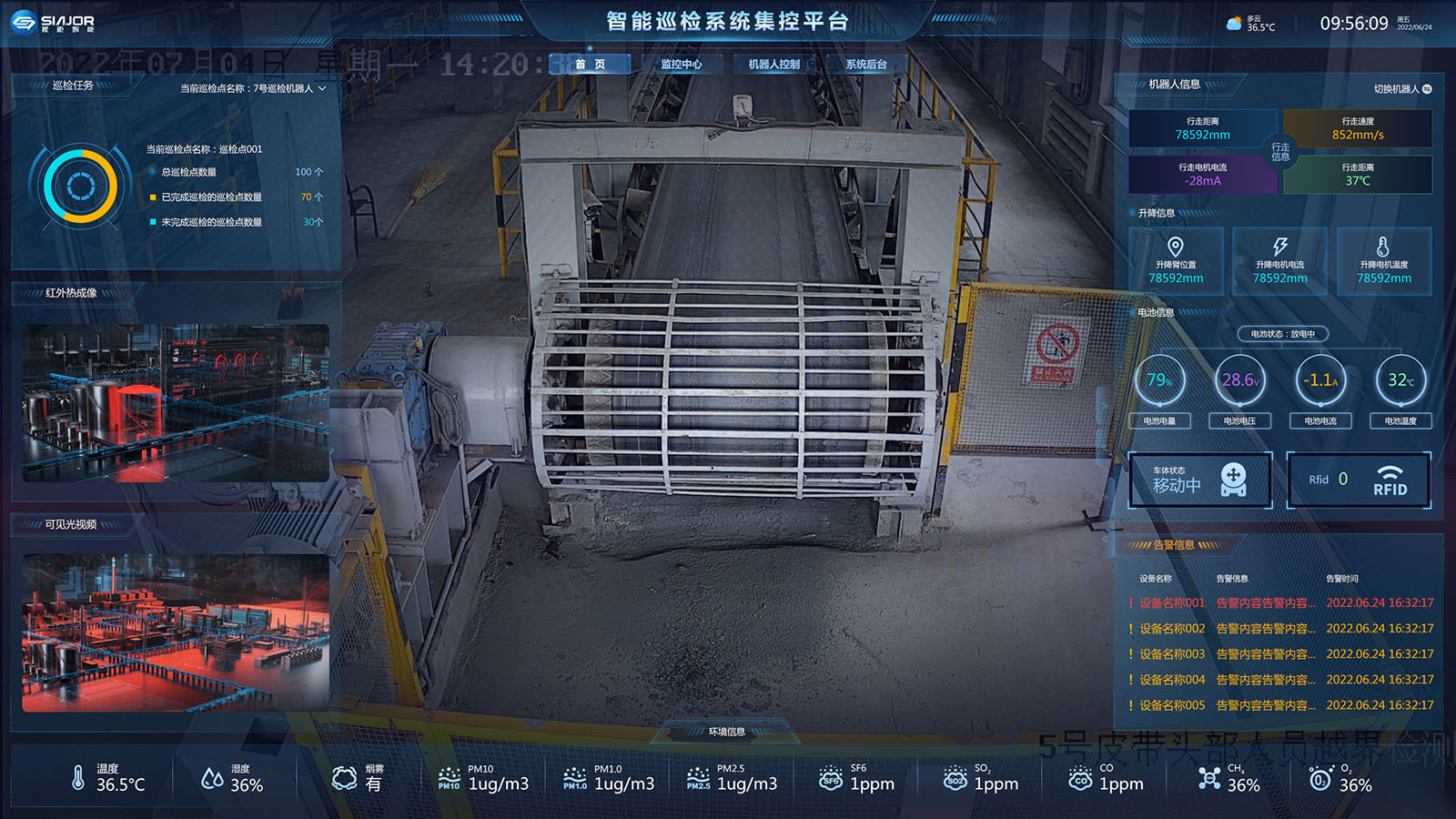Open the 7号巡检机器人 dropdown
The width and height of the screenshot is (1456, 819).
tap(253, 88)
